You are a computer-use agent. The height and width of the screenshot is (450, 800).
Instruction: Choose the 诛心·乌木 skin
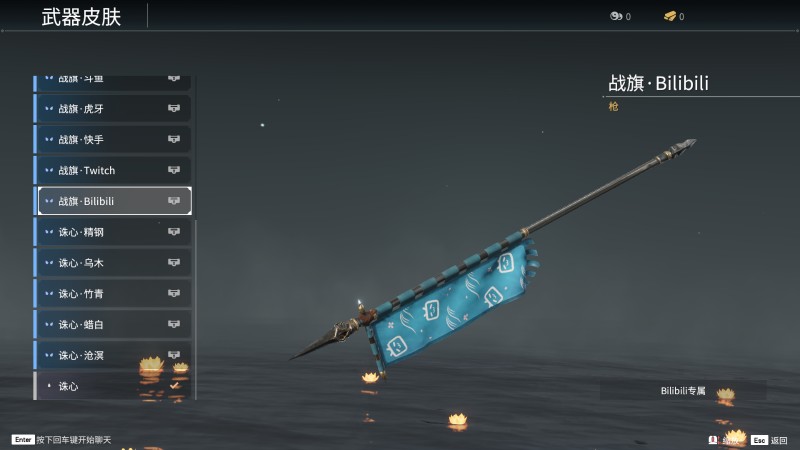click(x=112, y=263)
